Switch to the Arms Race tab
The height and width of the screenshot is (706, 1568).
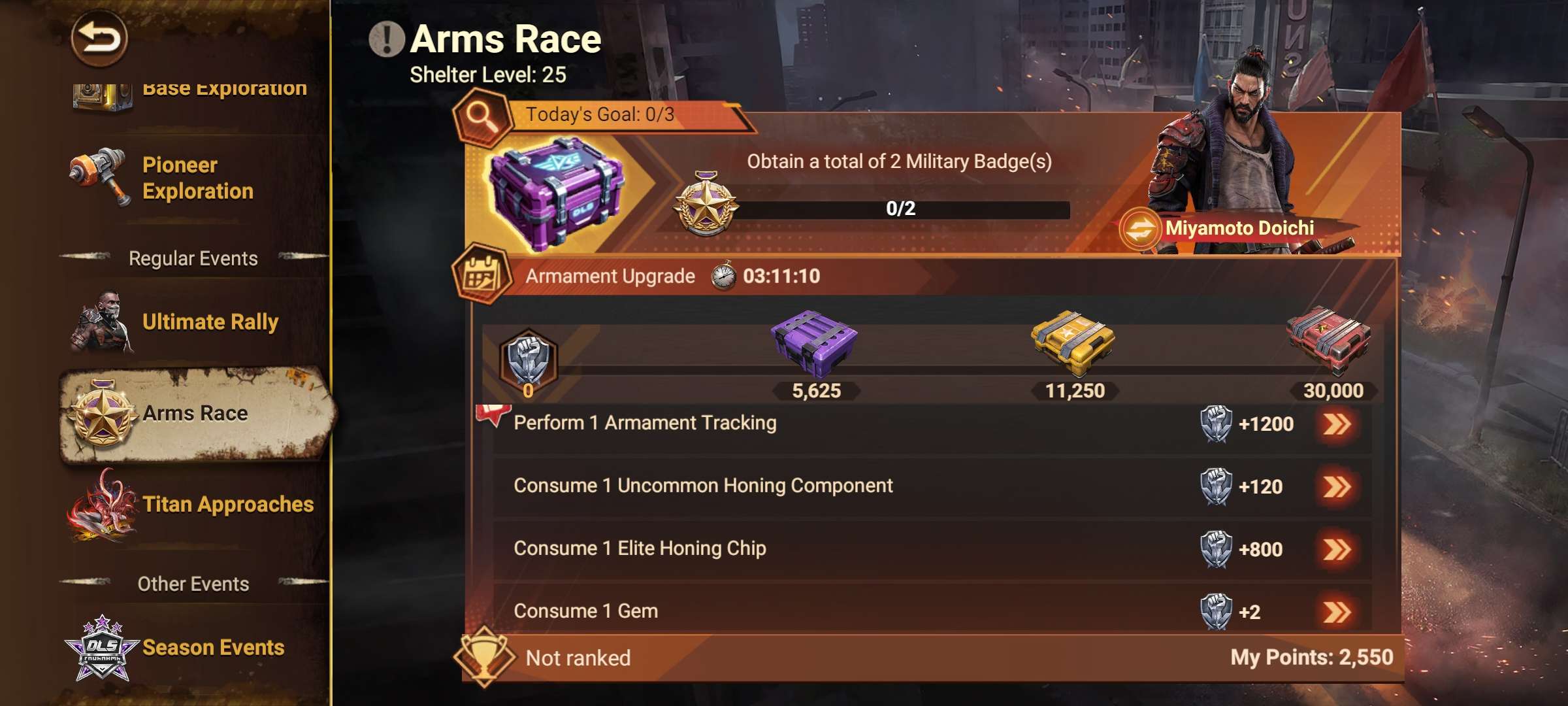coord(195,414)
